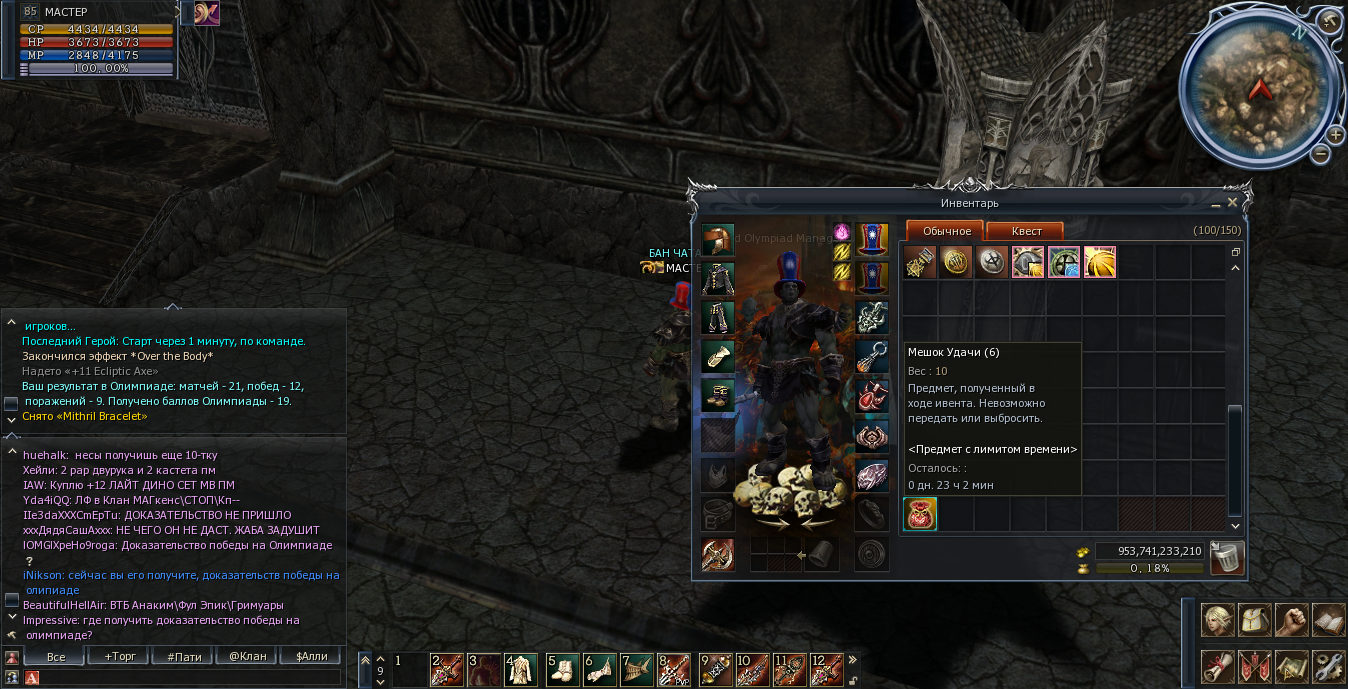Select the equipped boots slot

717,396
